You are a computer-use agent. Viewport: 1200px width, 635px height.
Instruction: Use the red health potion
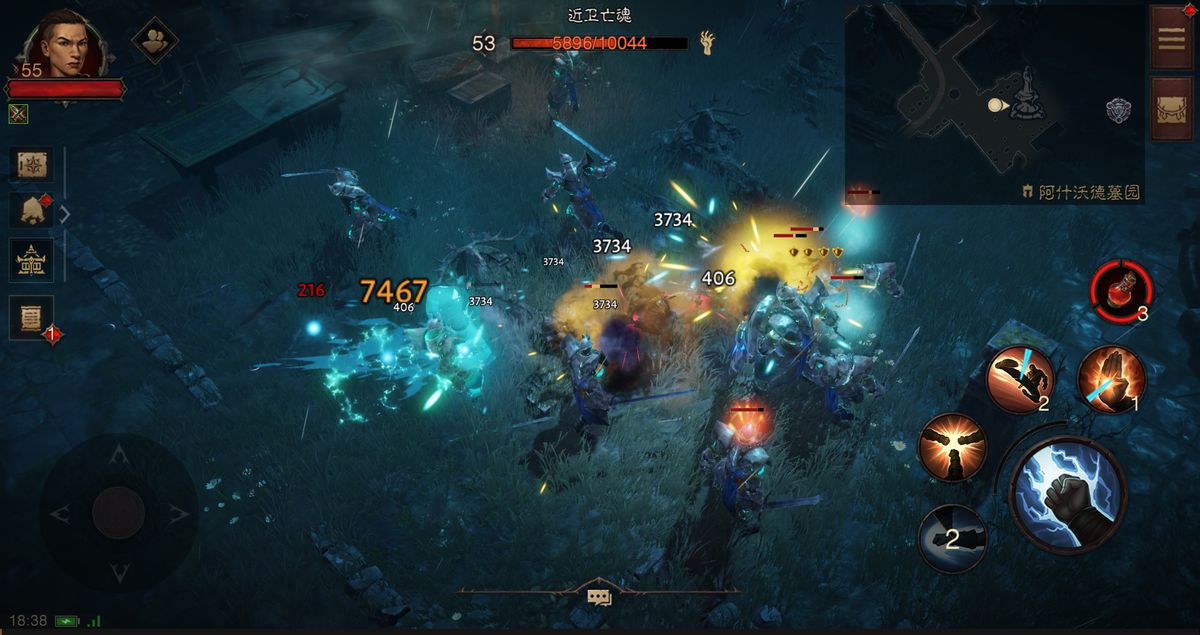click(x=1121, y=292)
